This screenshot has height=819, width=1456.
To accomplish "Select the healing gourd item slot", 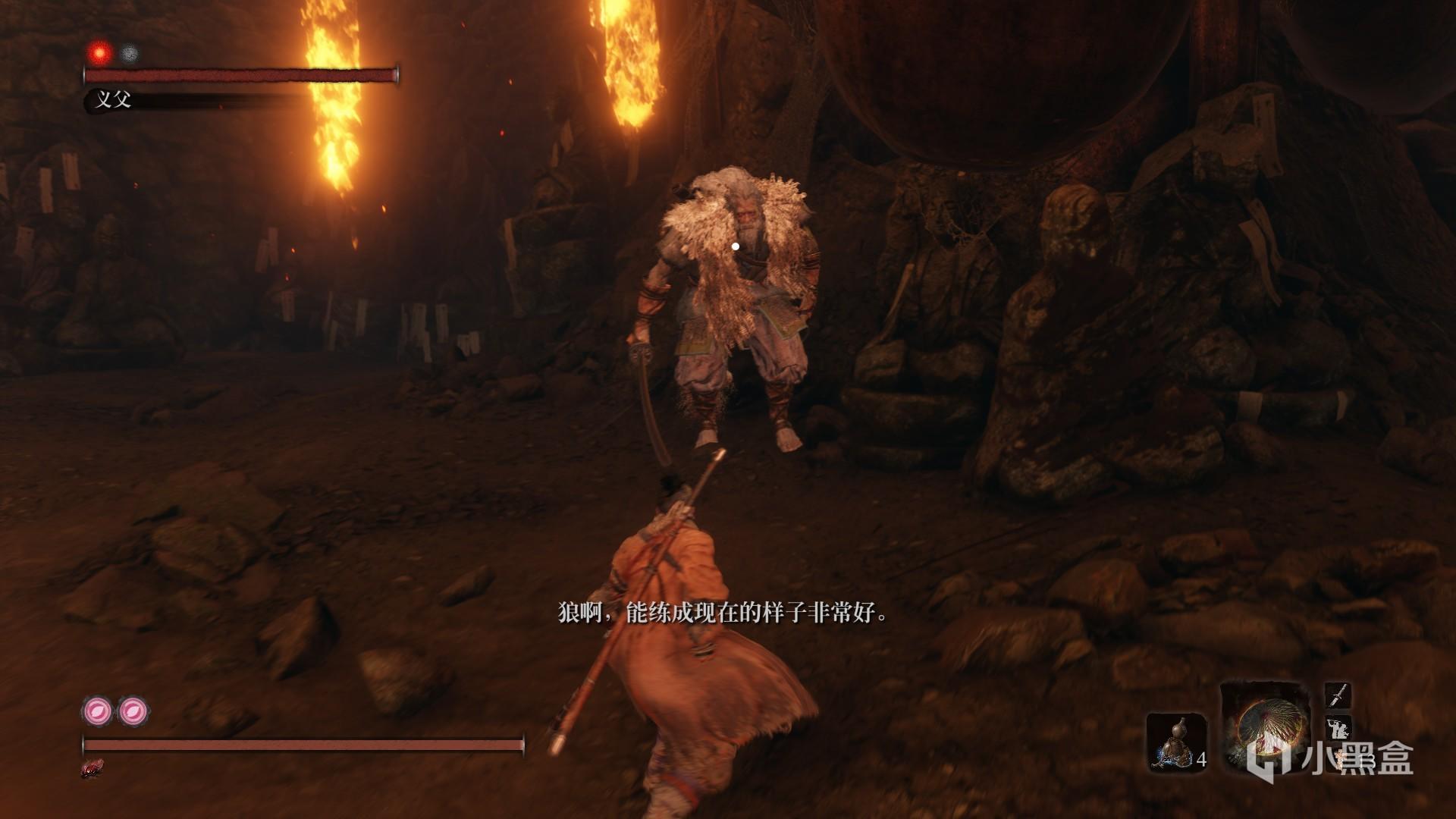I will (1175, 742).
